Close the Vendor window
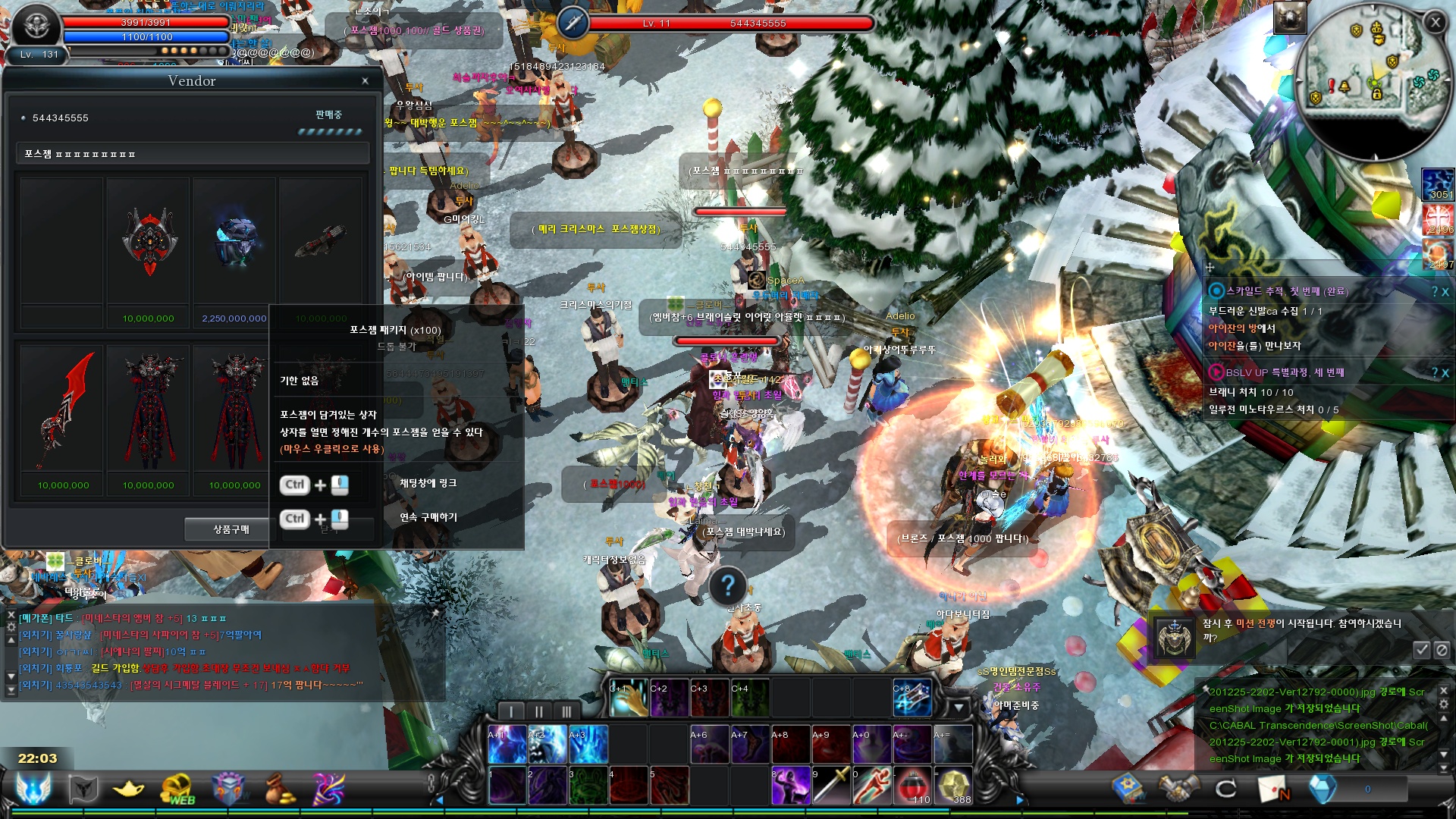The image size is (1456, 819). [x=365, y=81]
